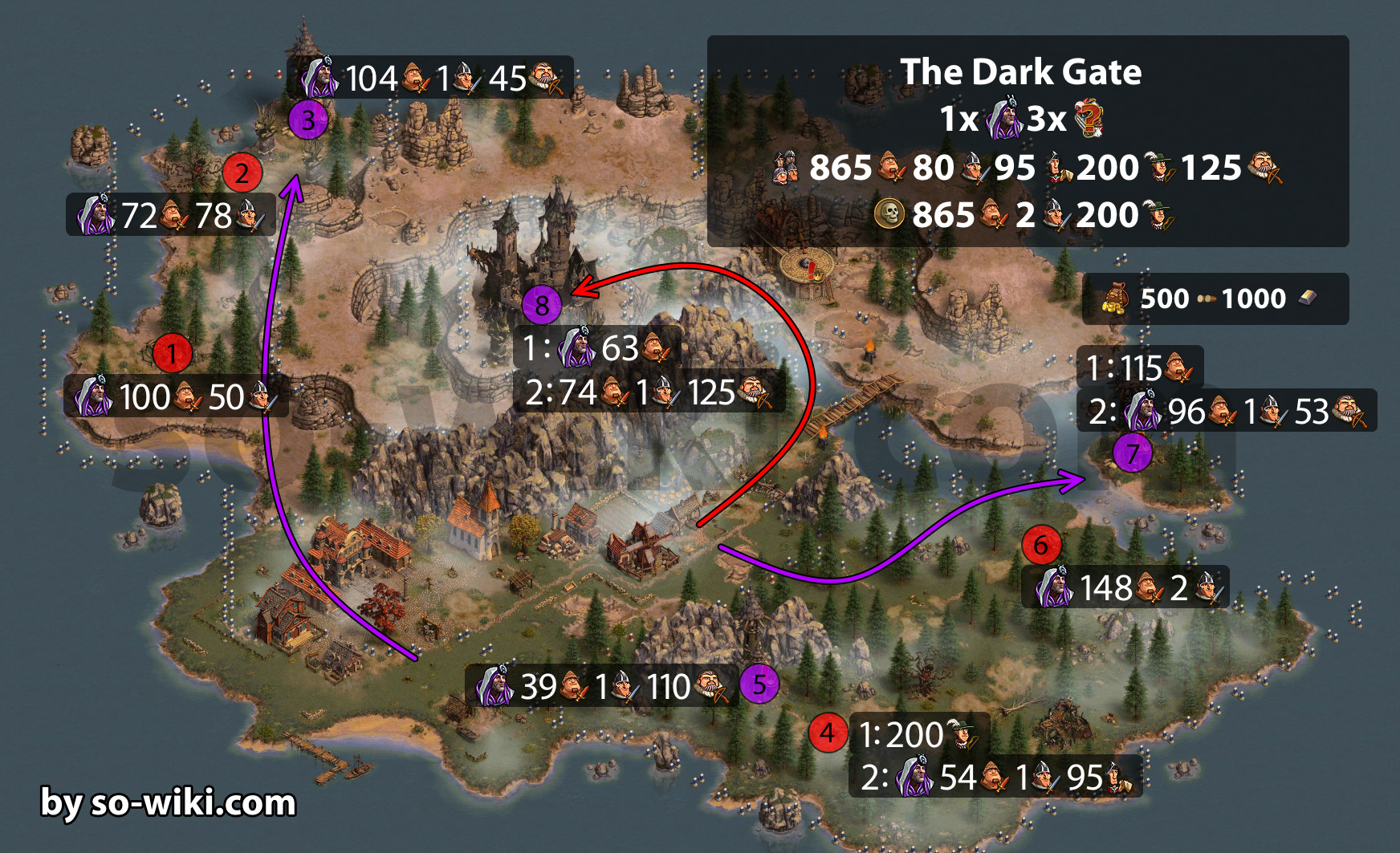Choose the purple marker numbered 3
1400x853 pixels.
[308, 120]
